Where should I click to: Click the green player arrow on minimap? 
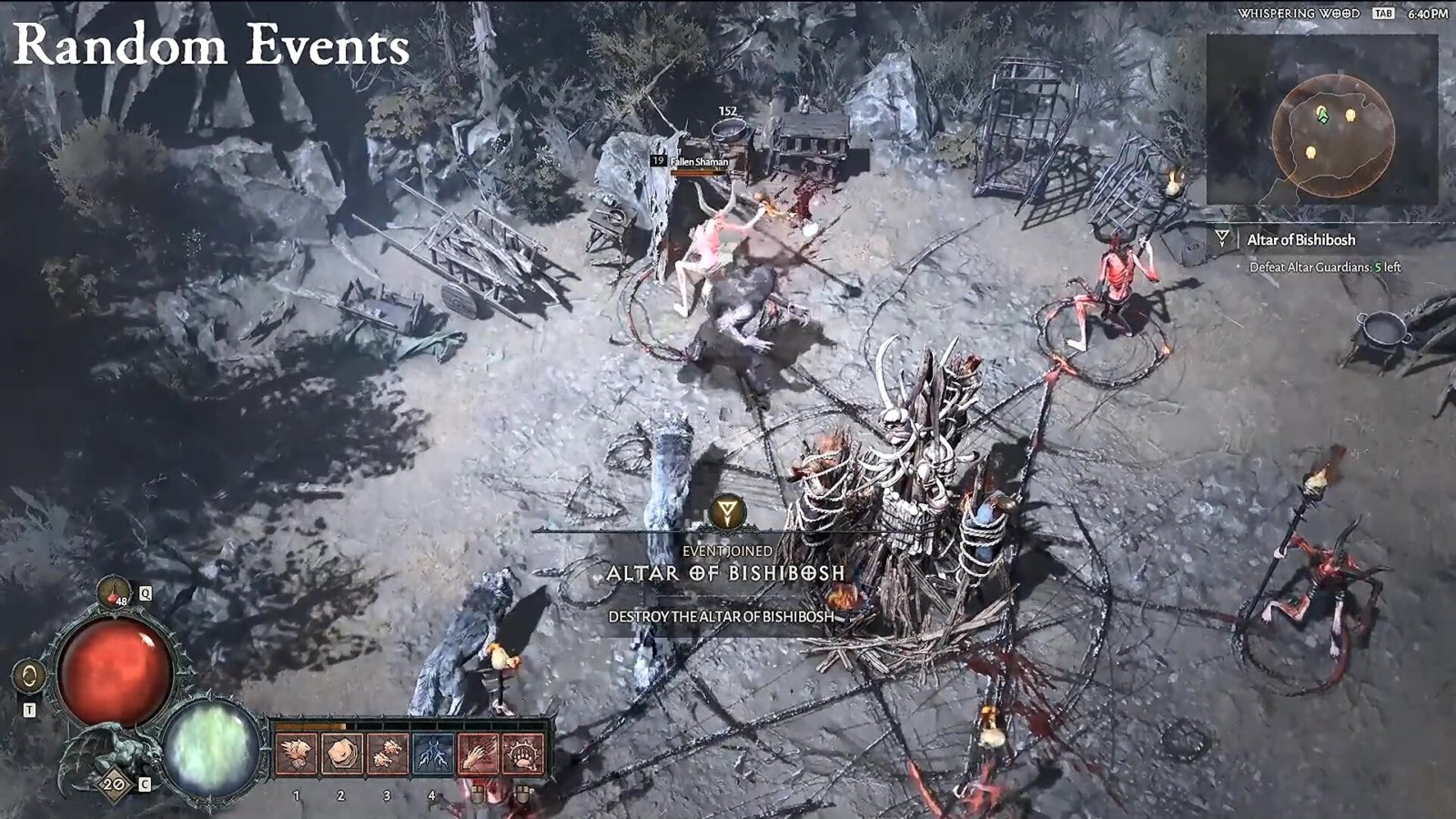point(1322,115)
